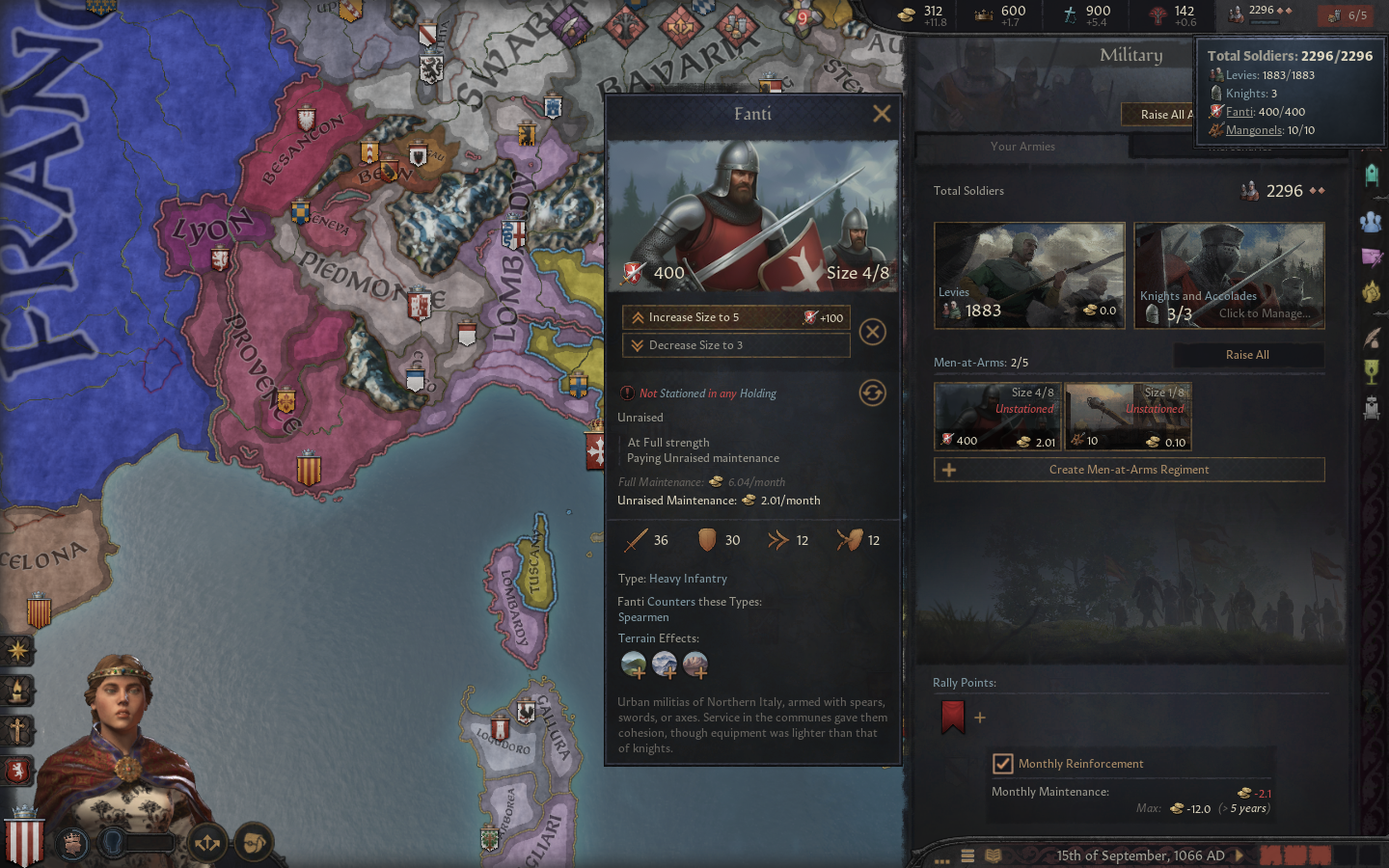Create a new Men-at-Arms regiment
1389x868 pixels.
pyautogui.click(x=1129, y=470)
